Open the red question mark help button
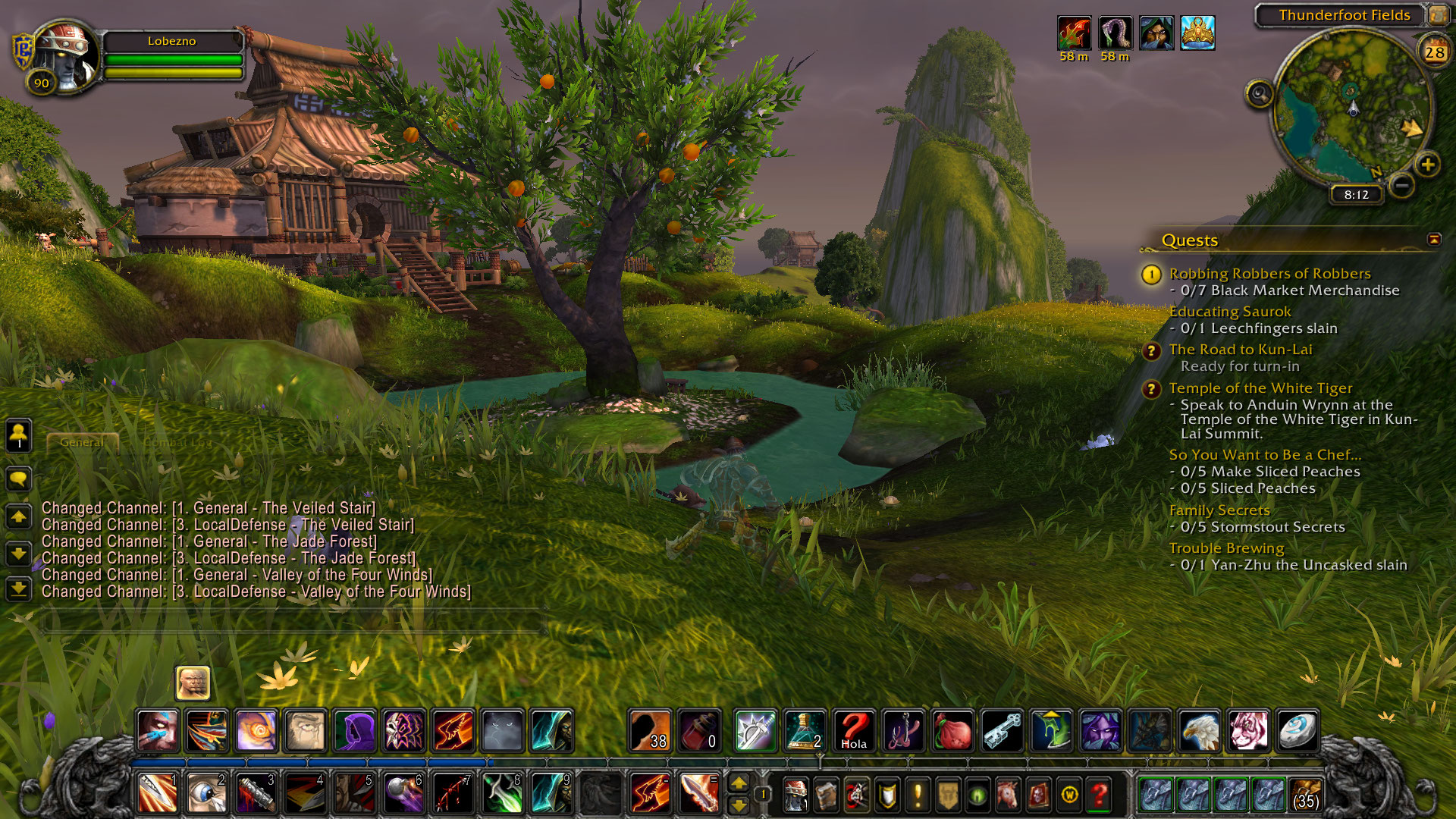The height and width of the screenshot is (819, 1456). point(1099,795)
